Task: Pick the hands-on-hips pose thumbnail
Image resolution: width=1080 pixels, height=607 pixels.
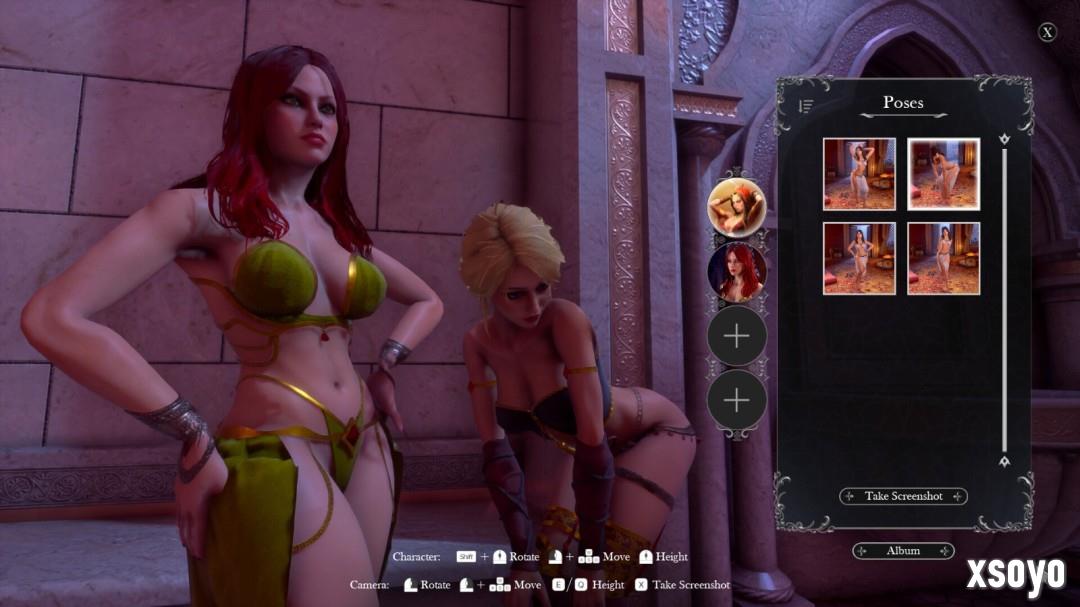Action: click(x=859, y=258)
